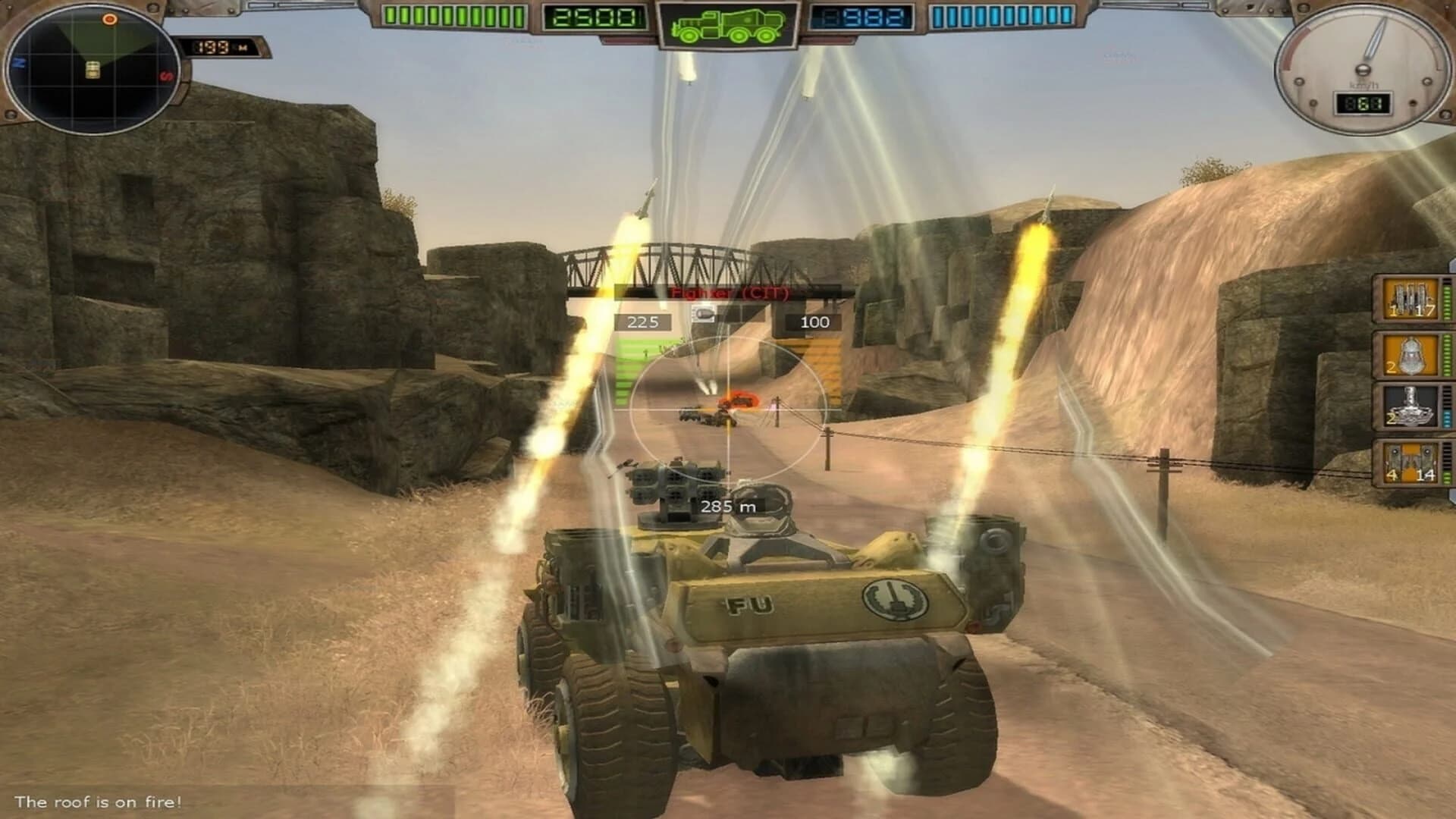Expand the 225 value box under the target name

[x=643, y=322]
